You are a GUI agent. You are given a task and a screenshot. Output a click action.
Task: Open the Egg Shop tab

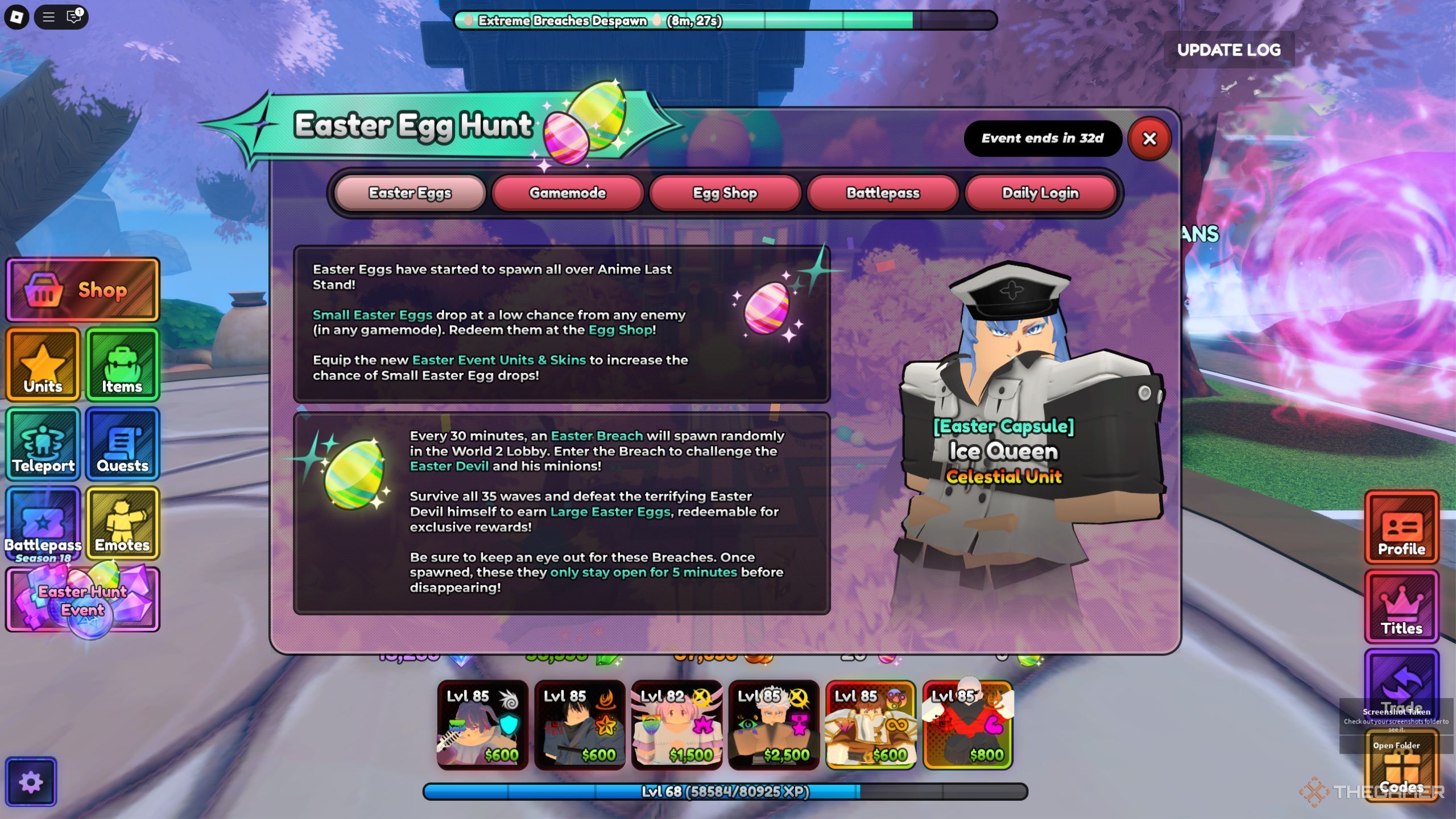pyautogui.click(x=725, y=193)
